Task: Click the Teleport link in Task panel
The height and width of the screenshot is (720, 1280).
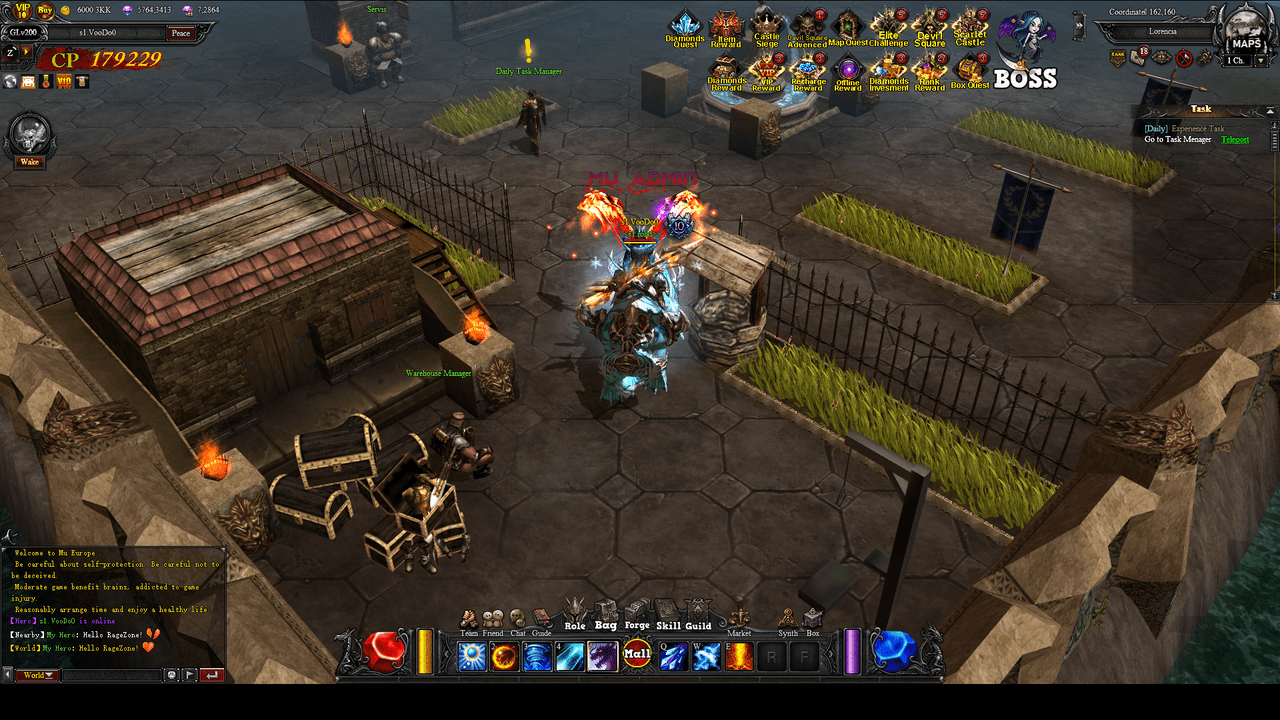Action: point(1235,139)
